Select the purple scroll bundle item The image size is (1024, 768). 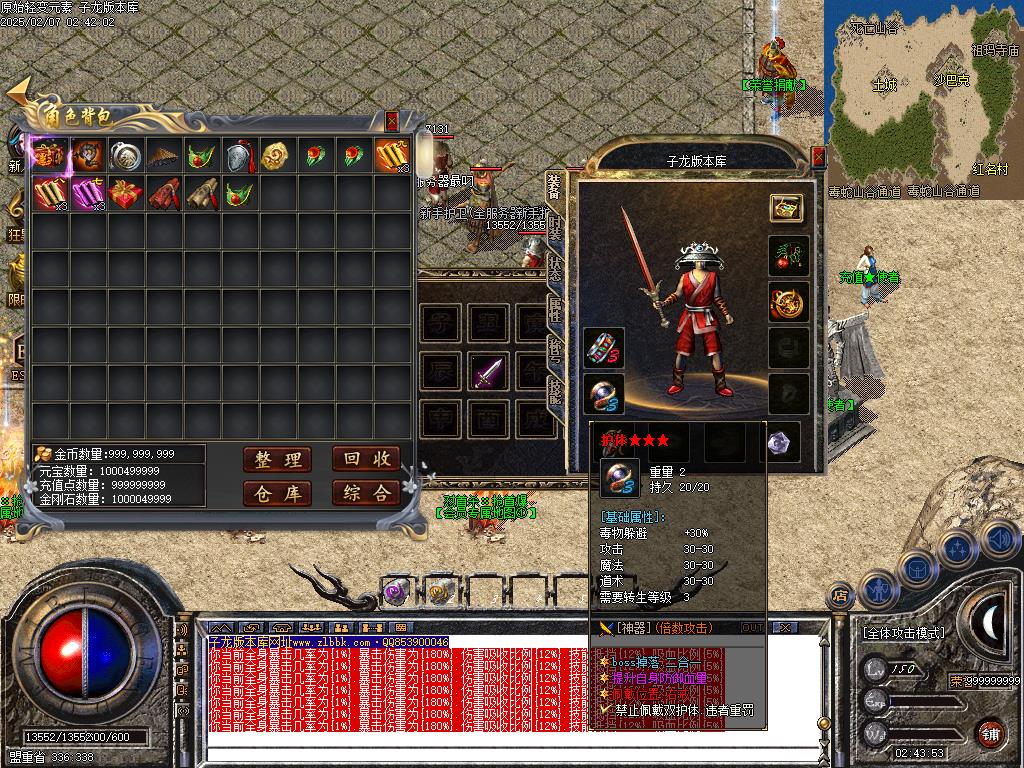click(89, 193)
